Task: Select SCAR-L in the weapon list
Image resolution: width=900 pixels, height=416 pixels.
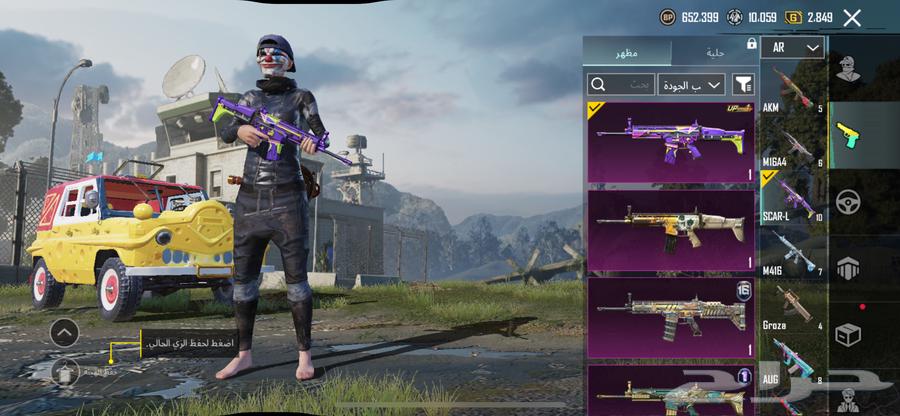Action: (792, 198)
